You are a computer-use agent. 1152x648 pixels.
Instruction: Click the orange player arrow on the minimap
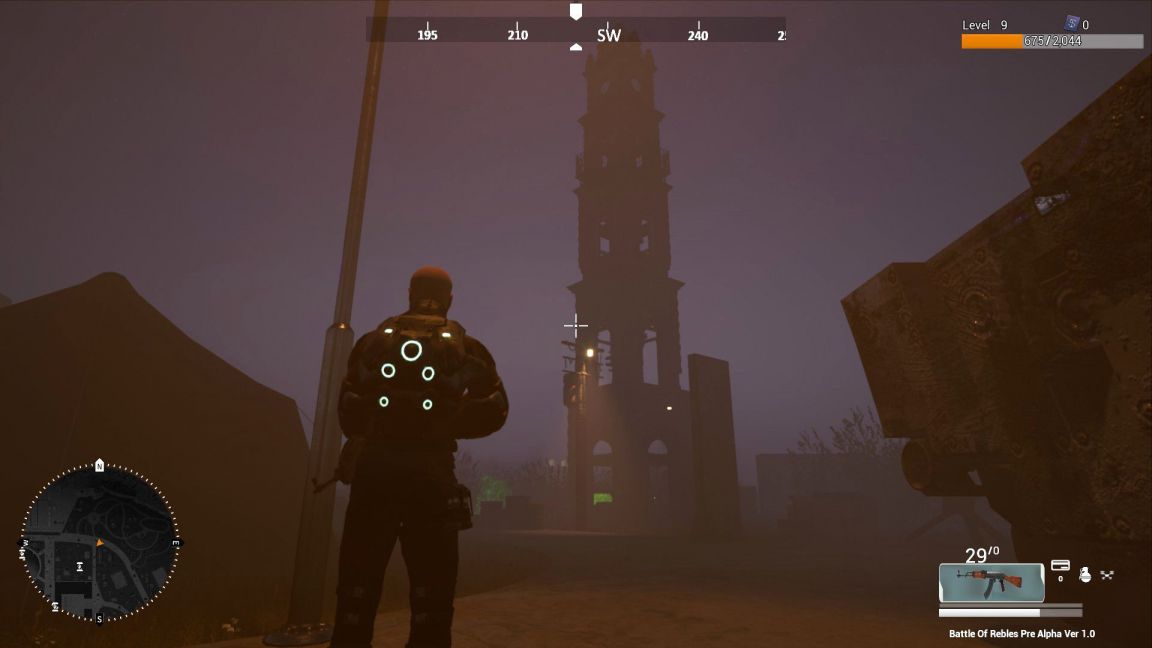99,542
